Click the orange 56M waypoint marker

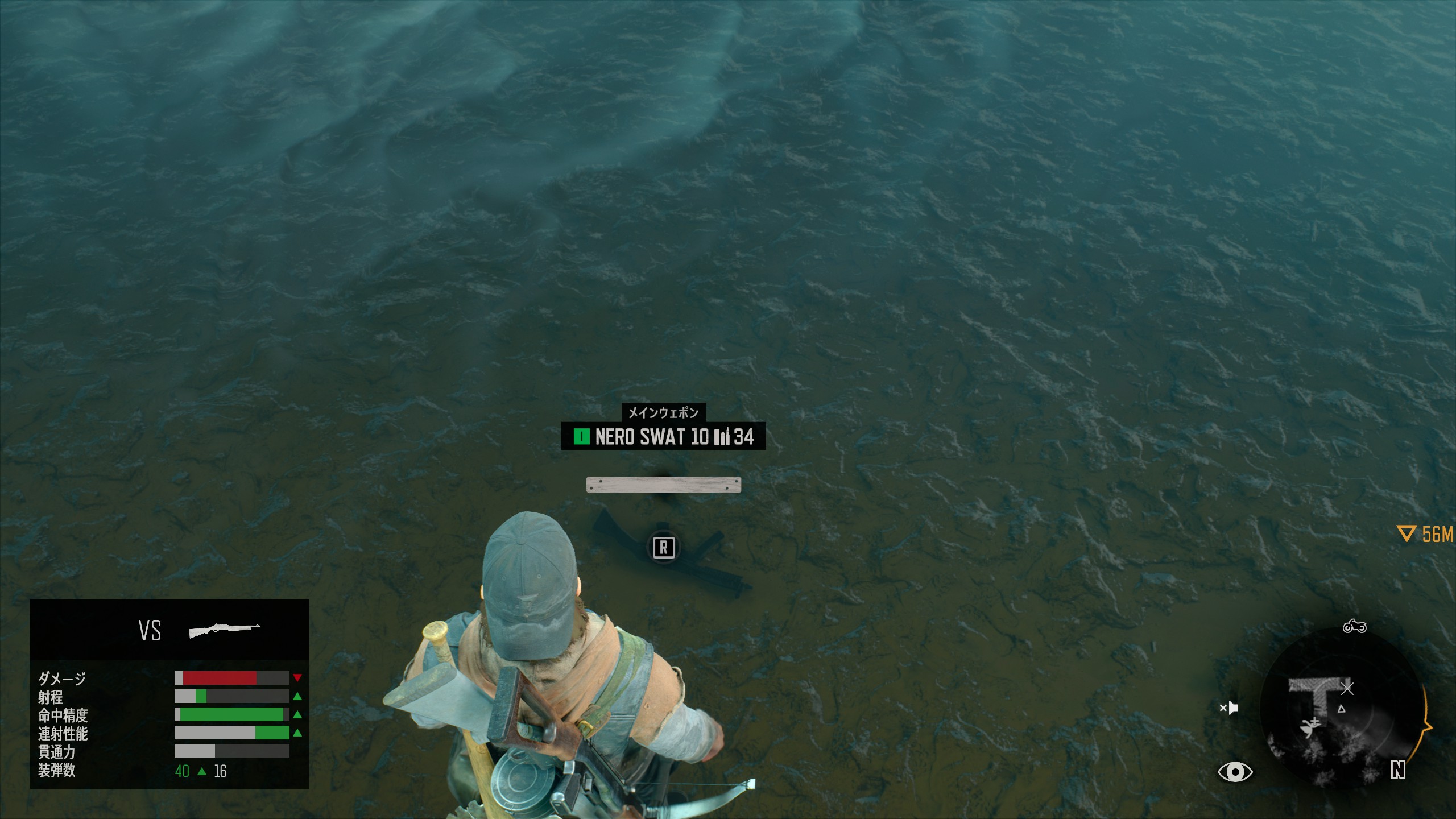click(1425, 534)
